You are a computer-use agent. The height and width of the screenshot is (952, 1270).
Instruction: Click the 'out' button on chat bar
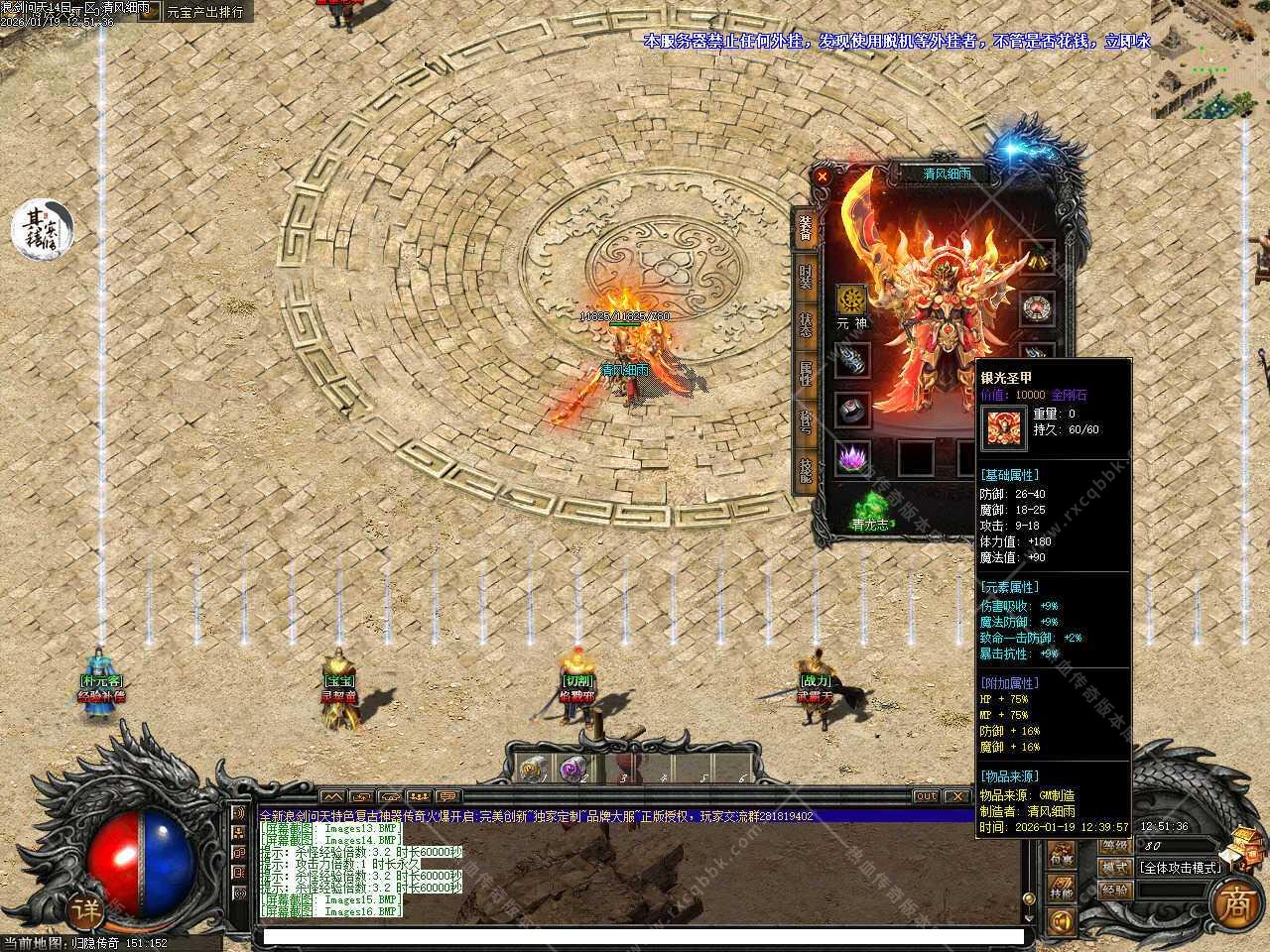coord(925,796)
